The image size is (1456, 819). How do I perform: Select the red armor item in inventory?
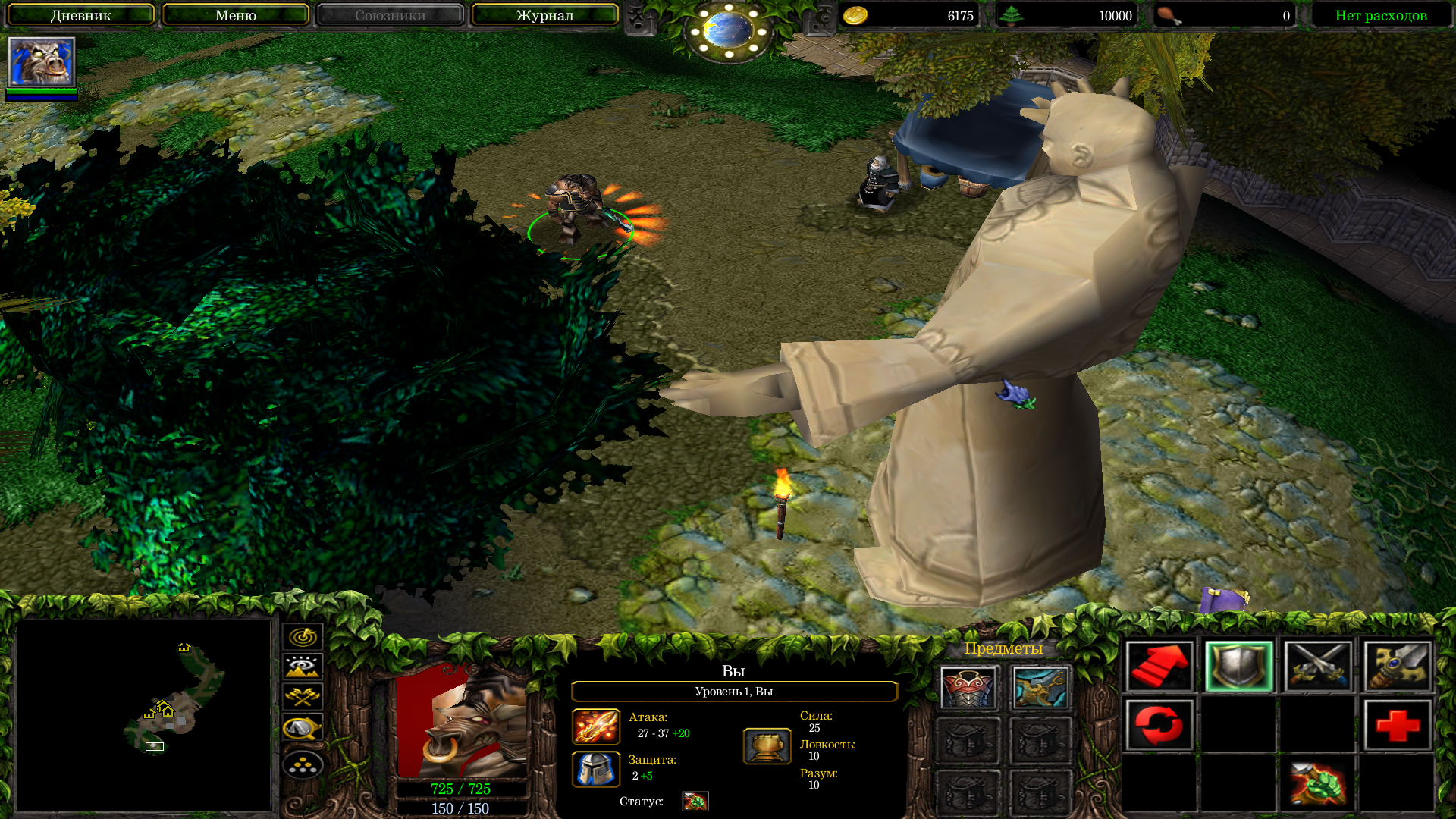pos(968,688)
